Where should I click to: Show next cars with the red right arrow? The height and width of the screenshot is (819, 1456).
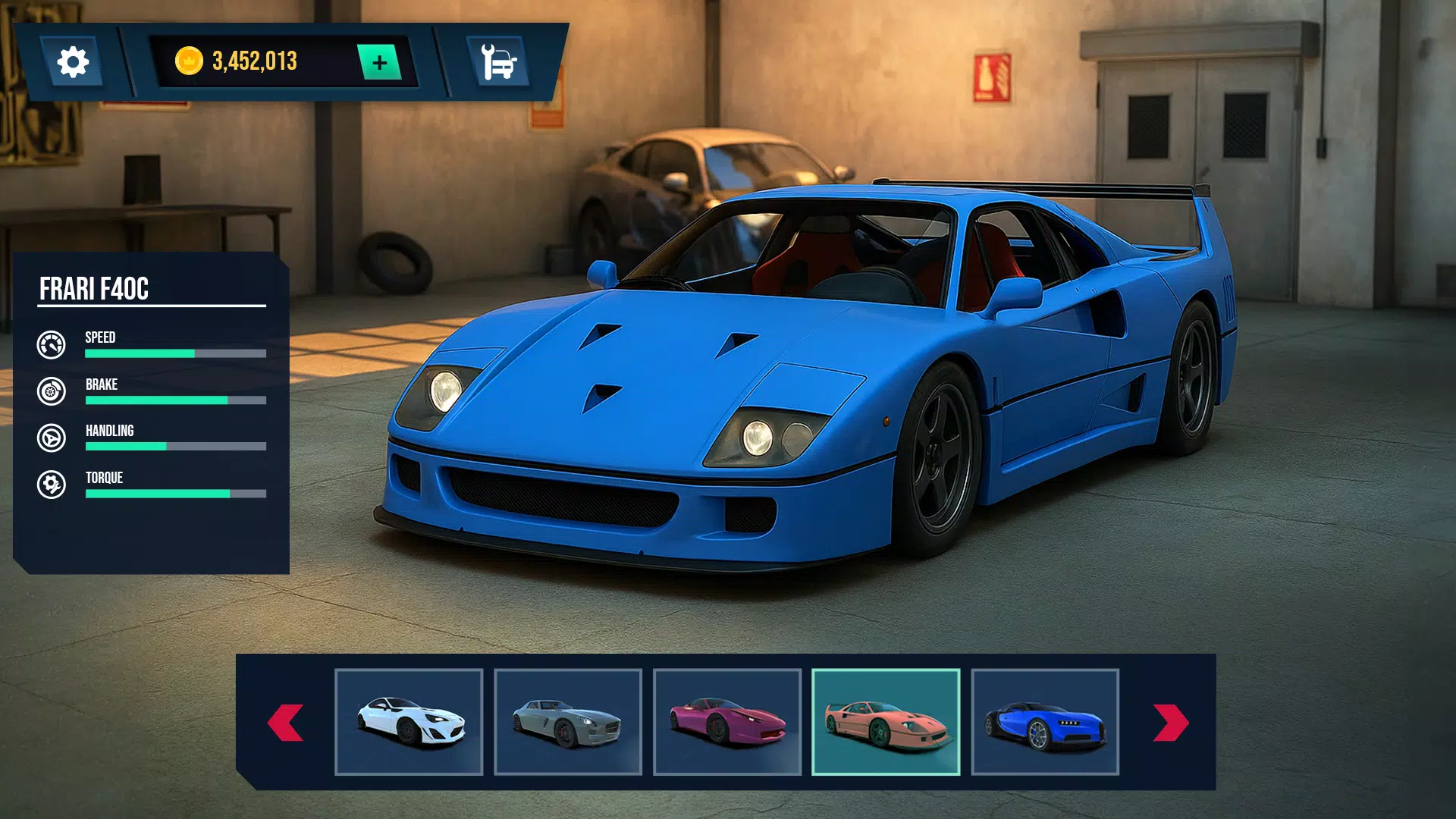(1170, 723)
